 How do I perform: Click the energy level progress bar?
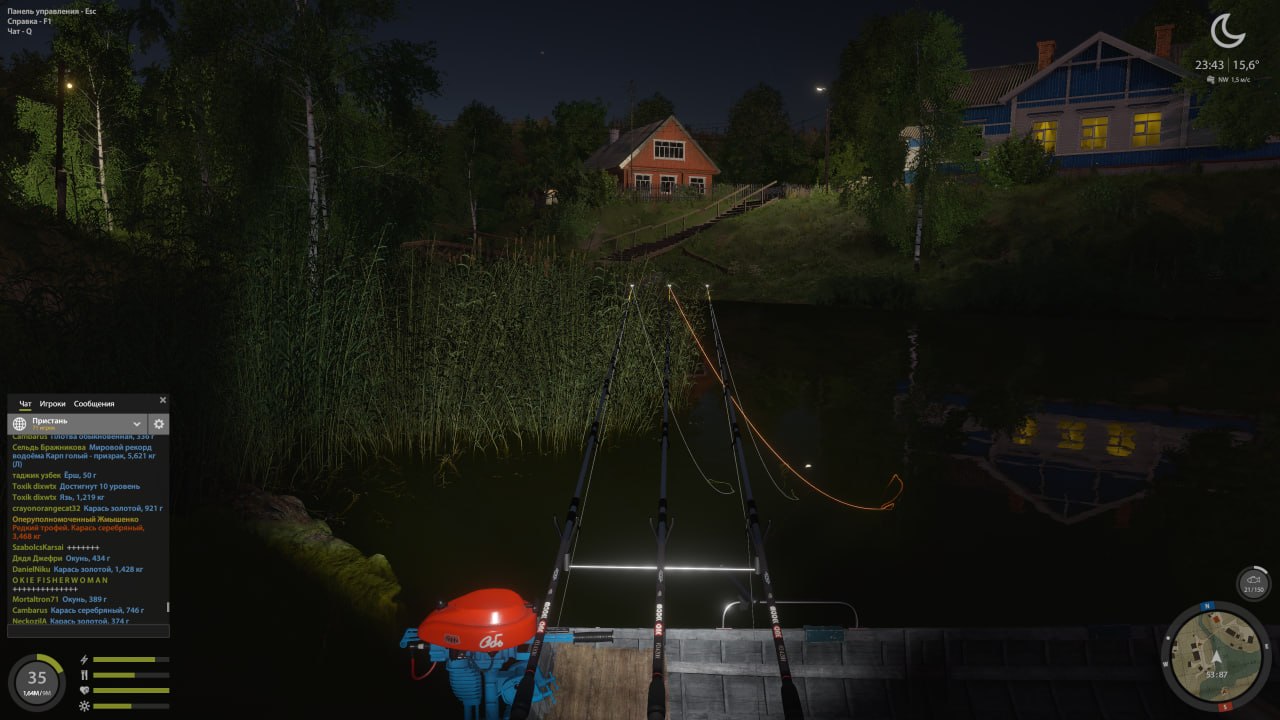[x=130, y=659]
